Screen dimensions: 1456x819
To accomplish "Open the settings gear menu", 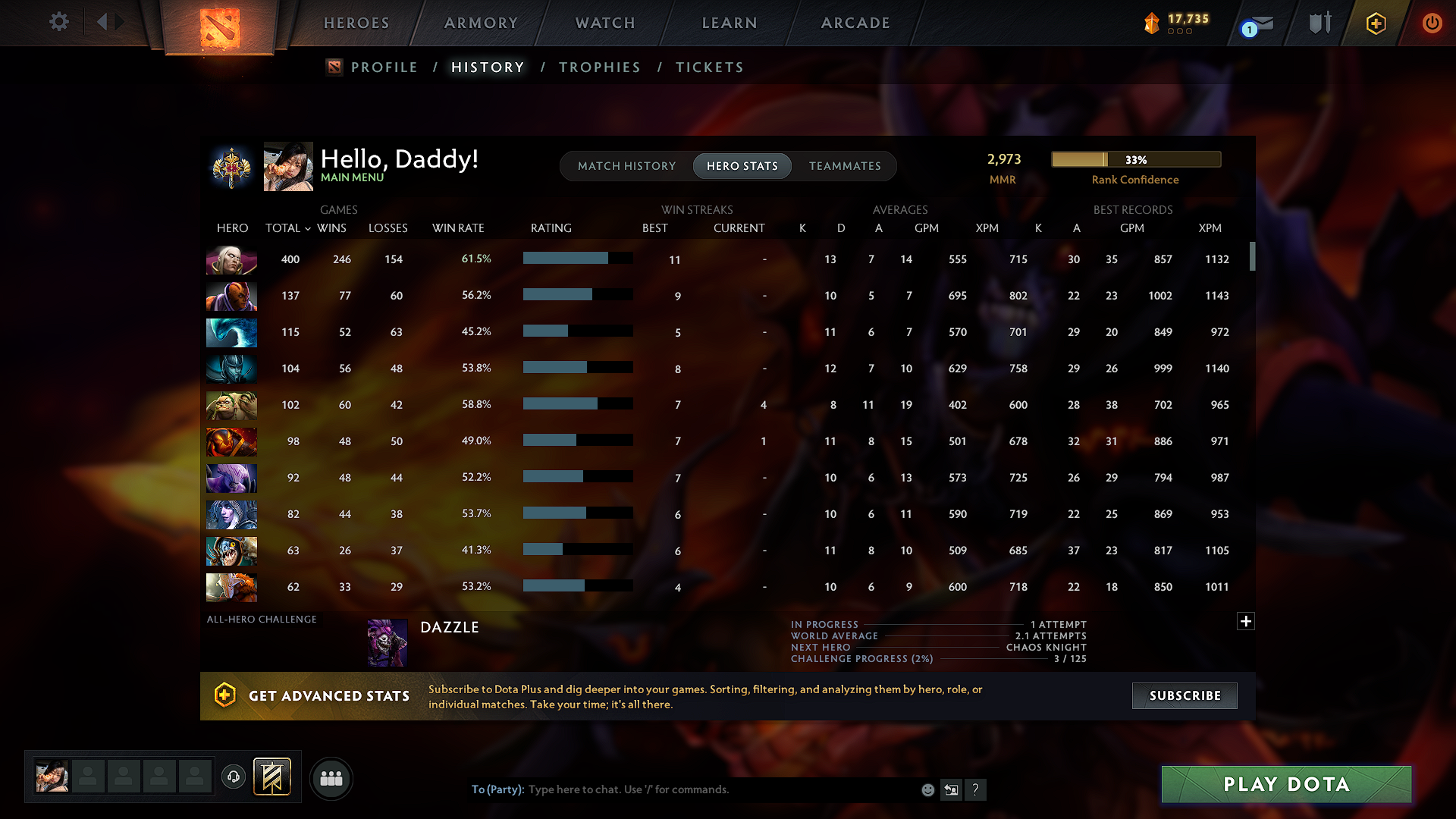I will [x=59, y=22].
